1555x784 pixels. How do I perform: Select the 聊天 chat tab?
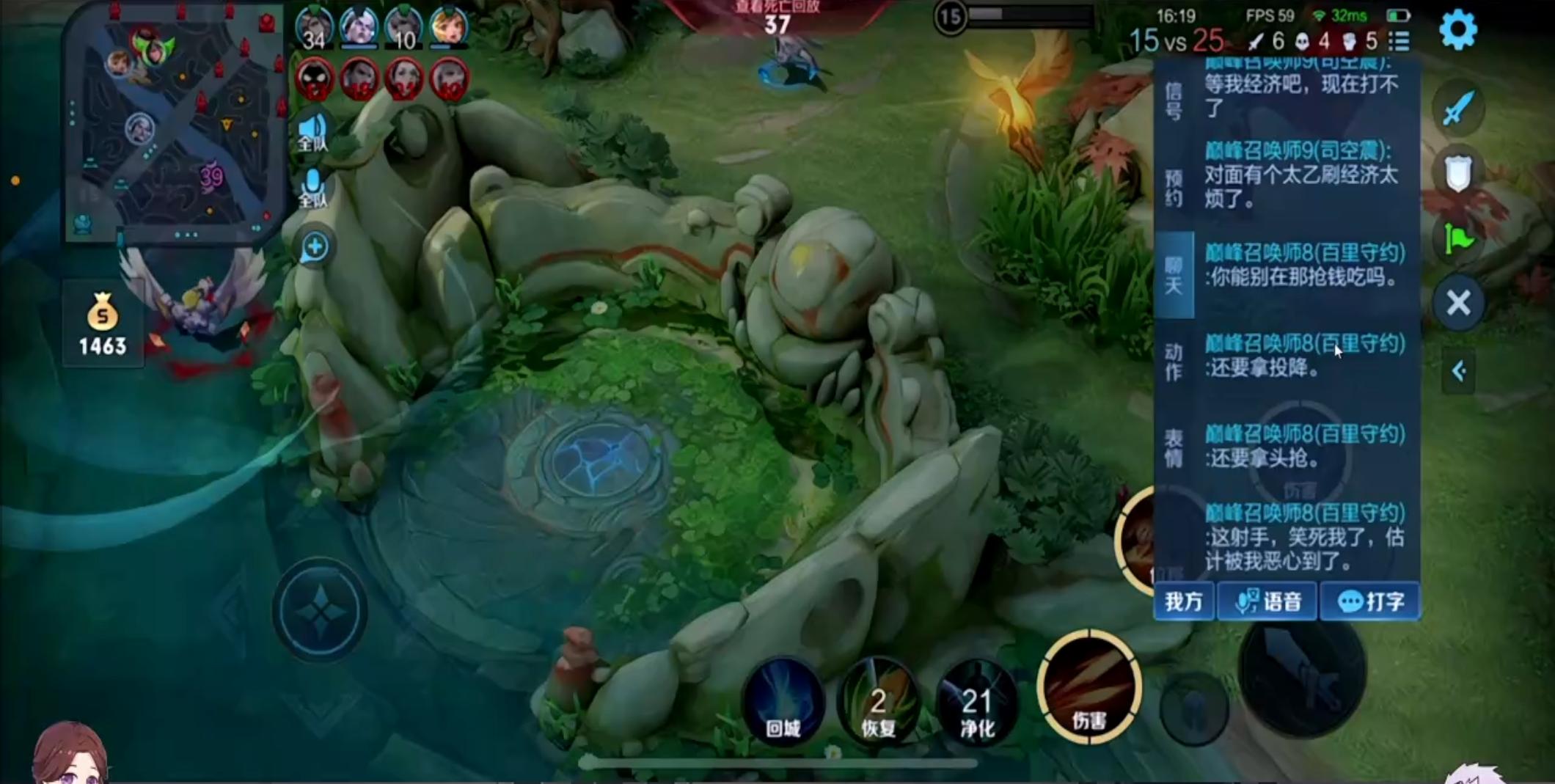click(x=1174, y=275)
